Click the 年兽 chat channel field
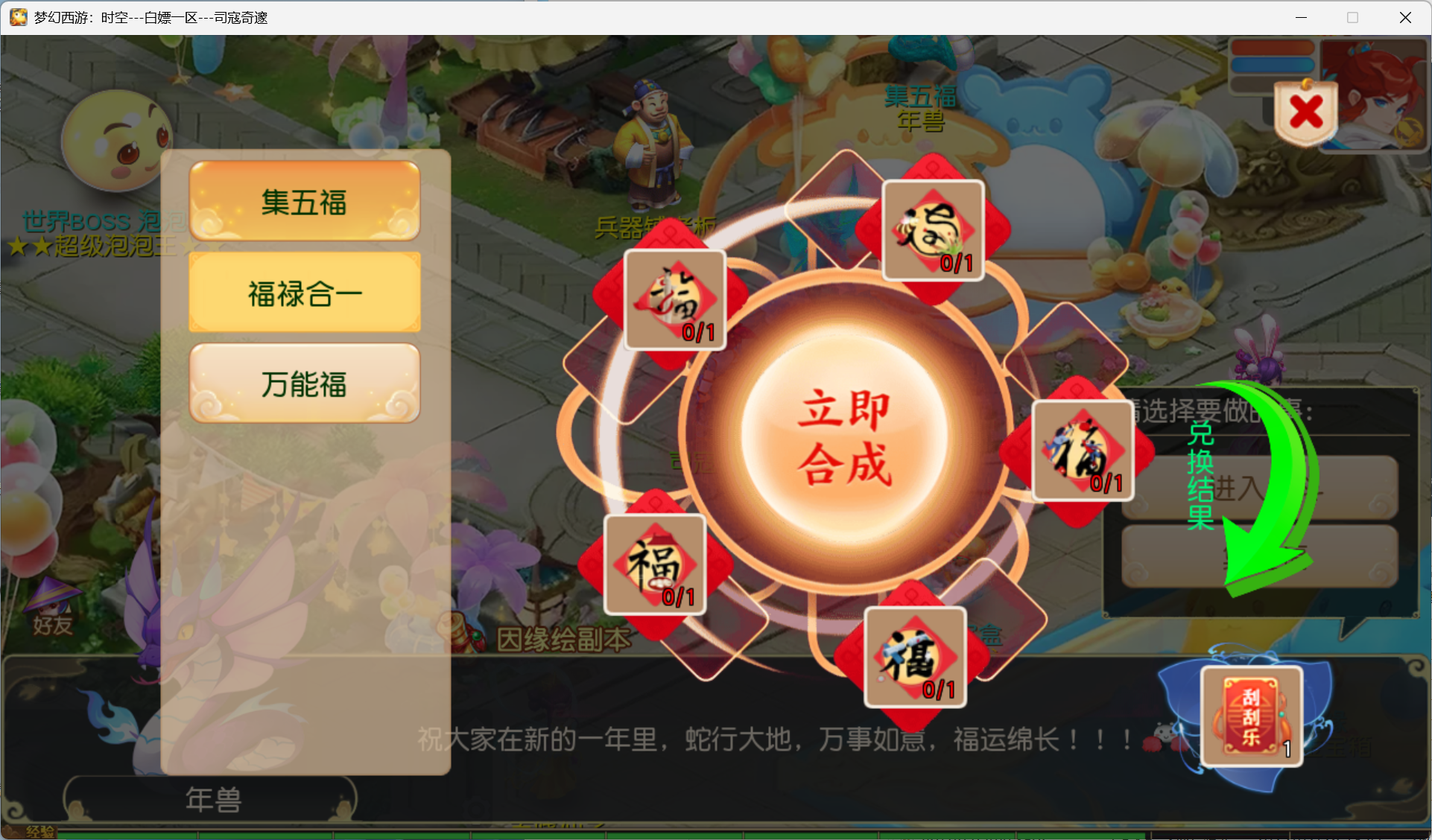 click(213, 800)
